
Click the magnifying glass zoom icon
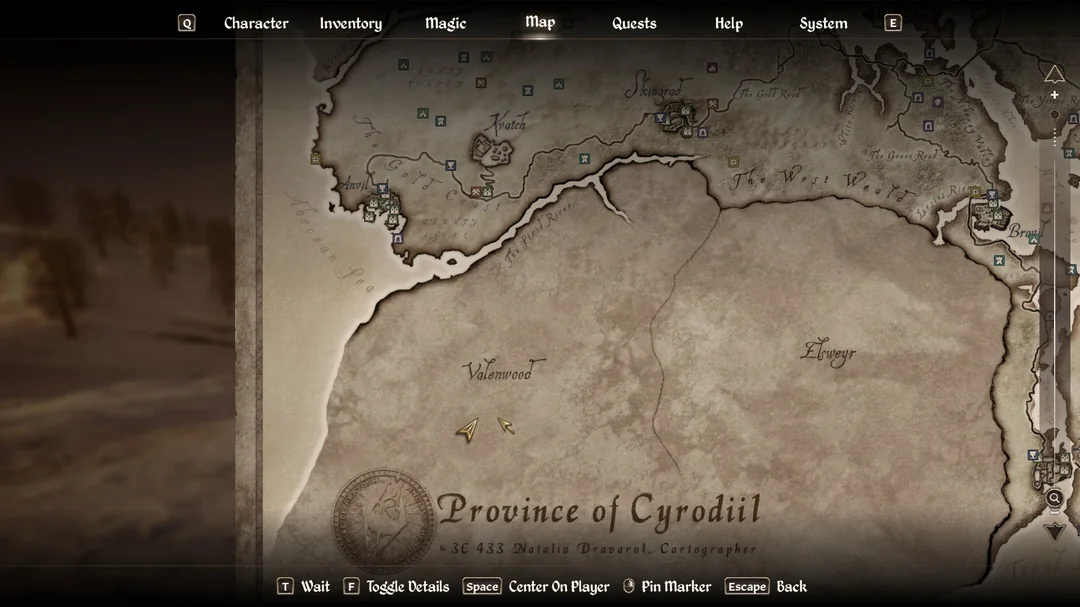[x=1054, y=497]
